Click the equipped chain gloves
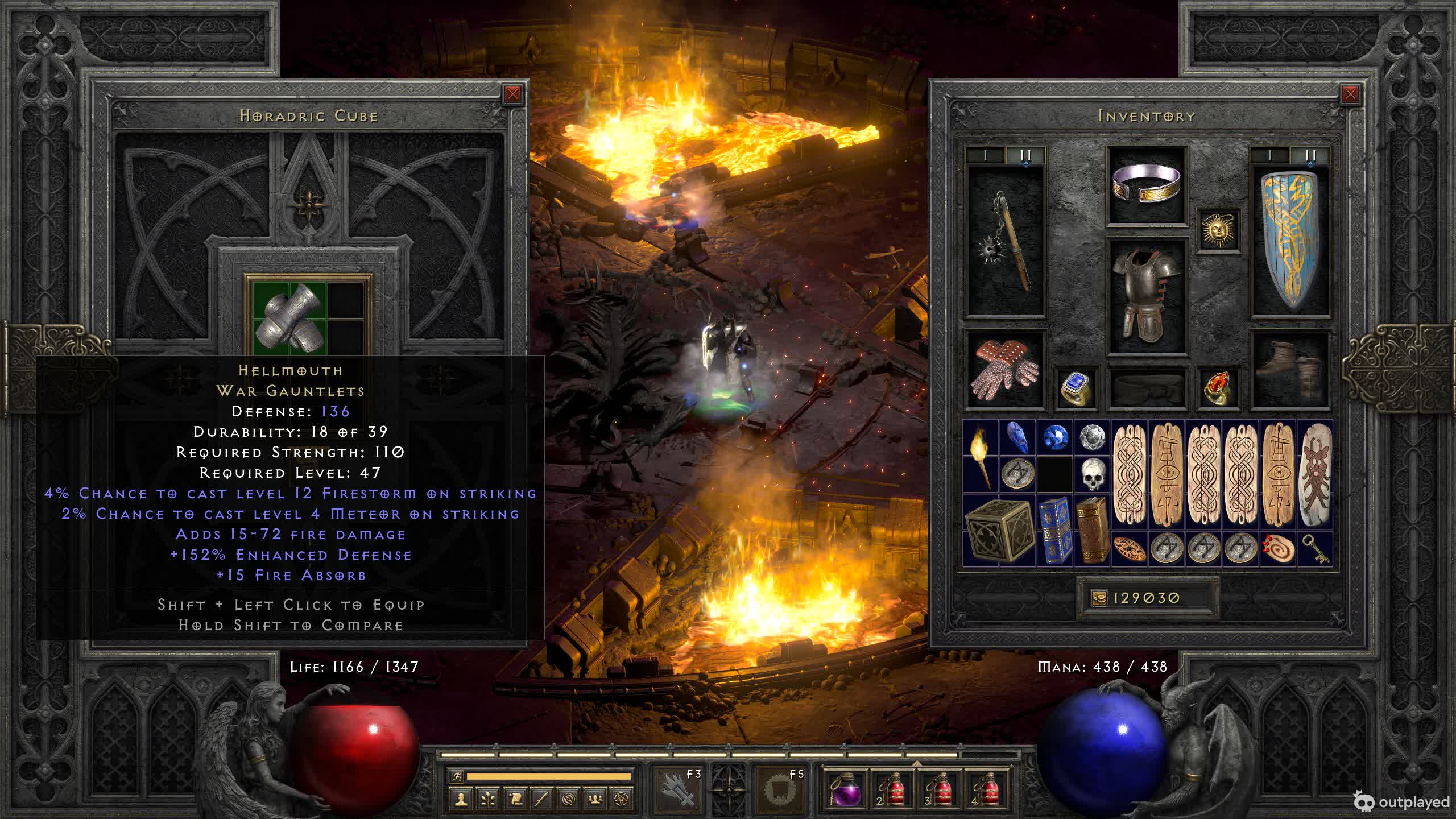The height and width of the screenshot is (819, 1456). (1006, 370)
